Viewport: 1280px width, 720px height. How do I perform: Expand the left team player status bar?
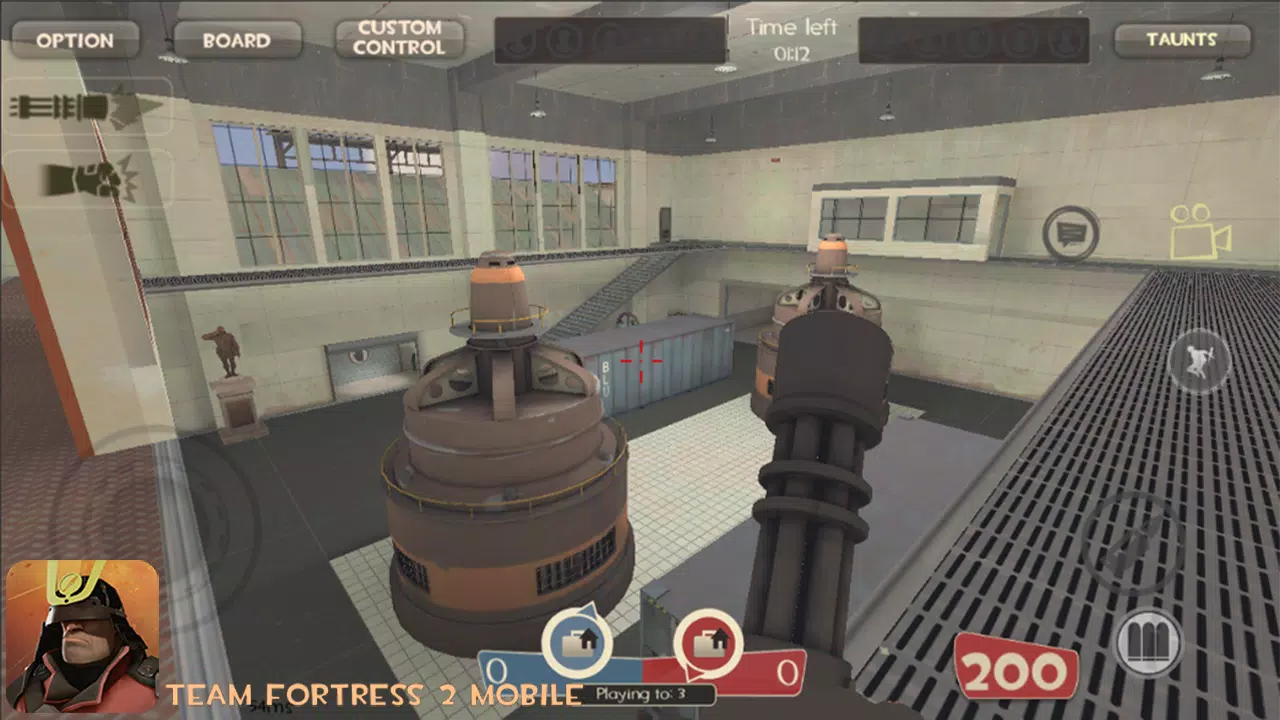tap(610, 40)
